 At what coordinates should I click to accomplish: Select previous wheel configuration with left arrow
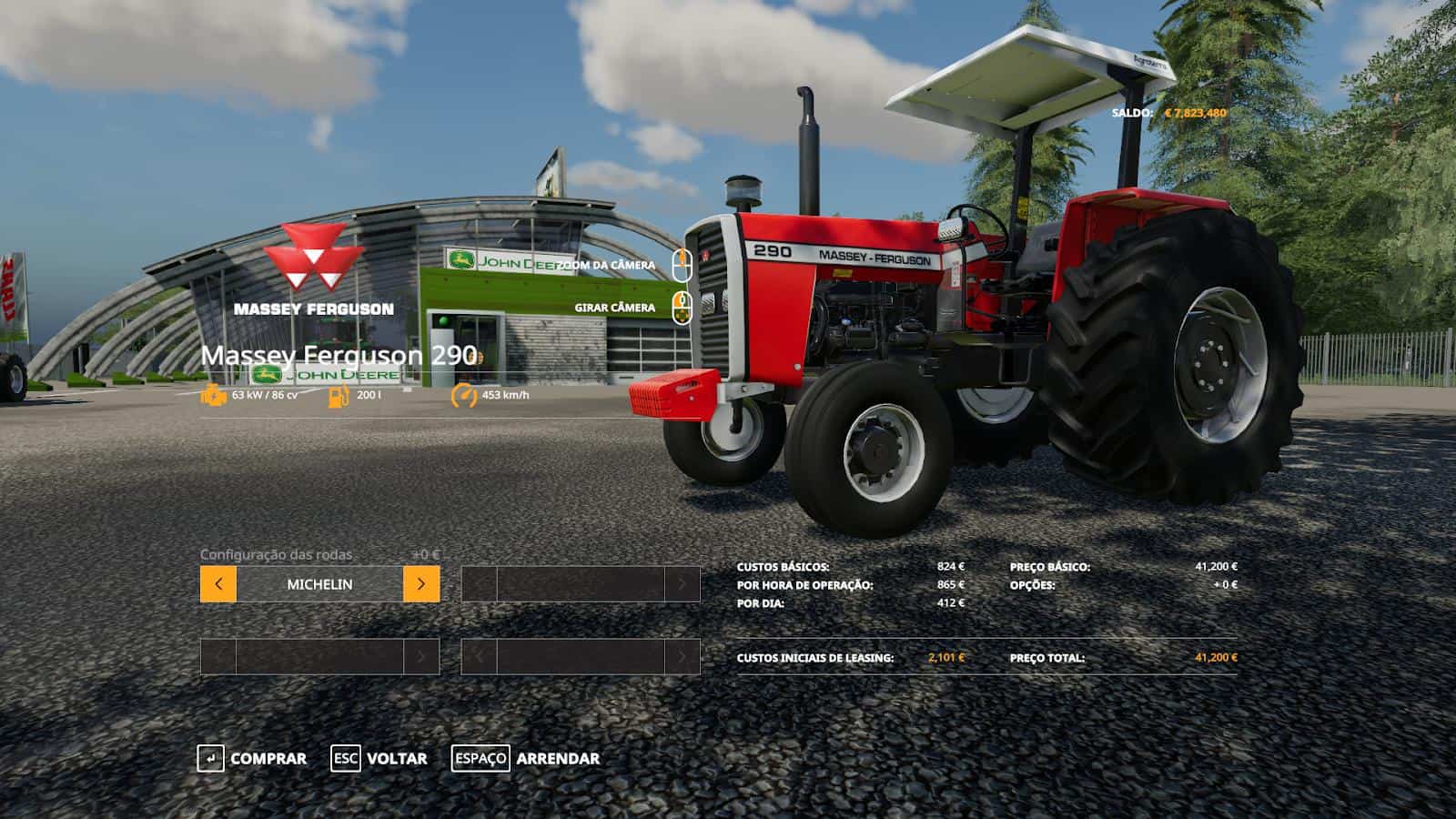point(218,584)
